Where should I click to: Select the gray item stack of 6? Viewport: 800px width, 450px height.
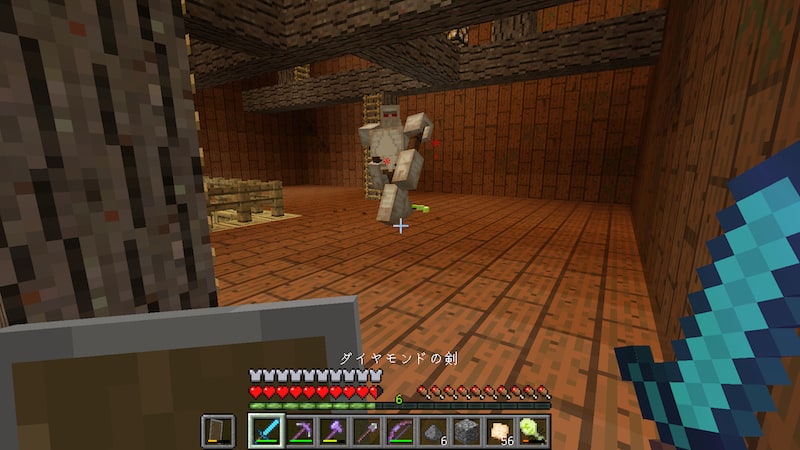pos(434,431)
